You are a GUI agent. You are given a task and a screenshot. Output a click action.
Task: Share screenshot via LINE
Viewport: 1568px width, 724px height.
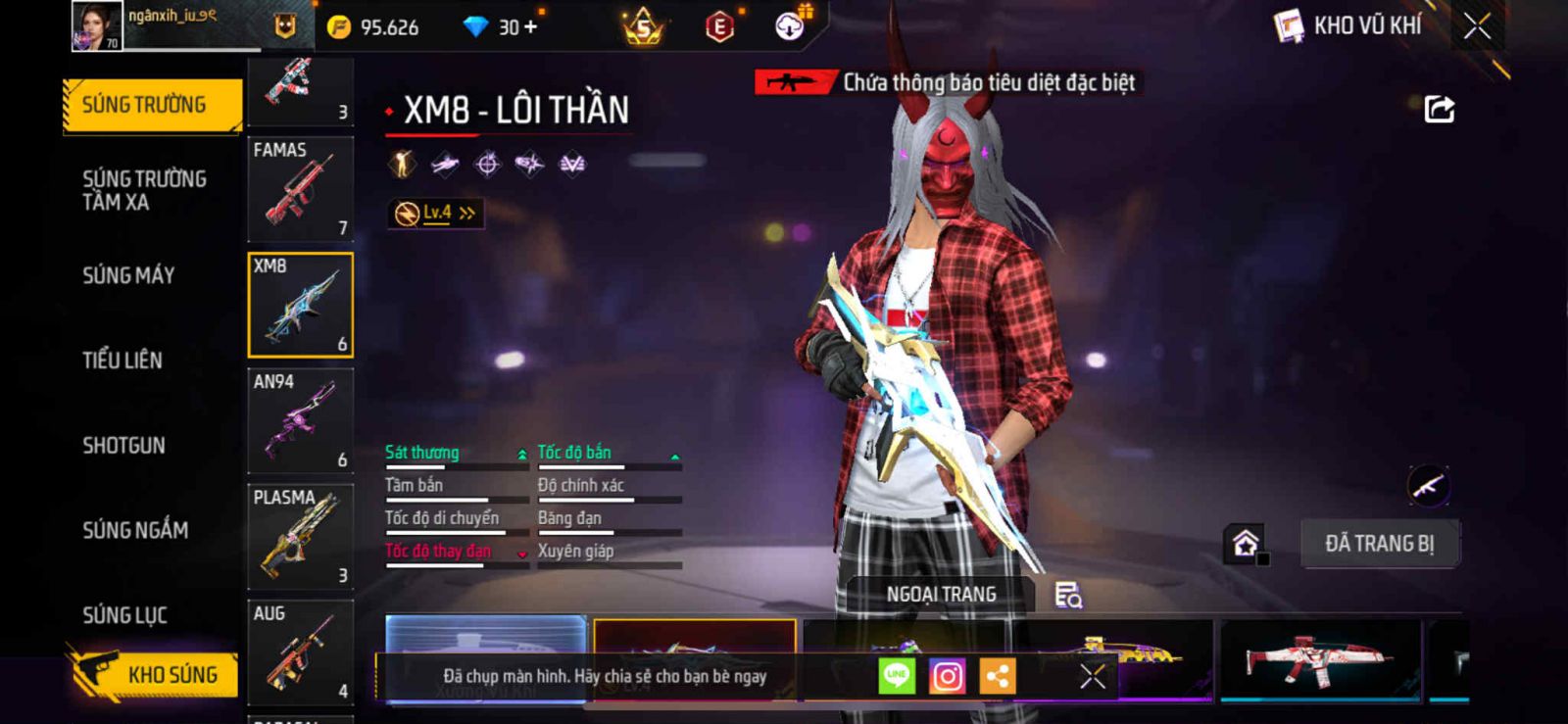[x=896, y=676]
